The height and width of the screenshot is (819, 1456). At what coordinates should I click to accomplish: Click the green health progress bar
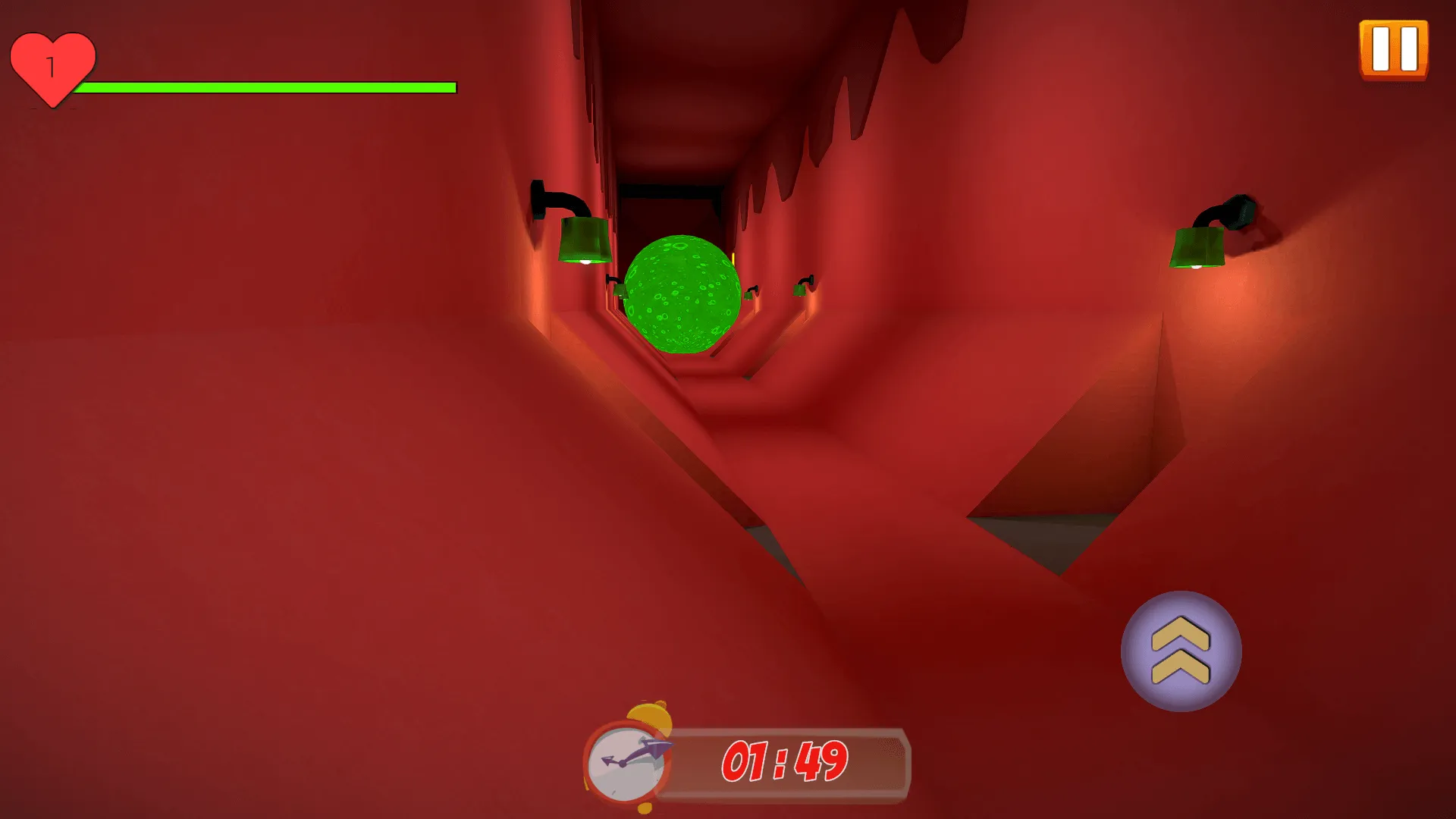tap(269, 87)
